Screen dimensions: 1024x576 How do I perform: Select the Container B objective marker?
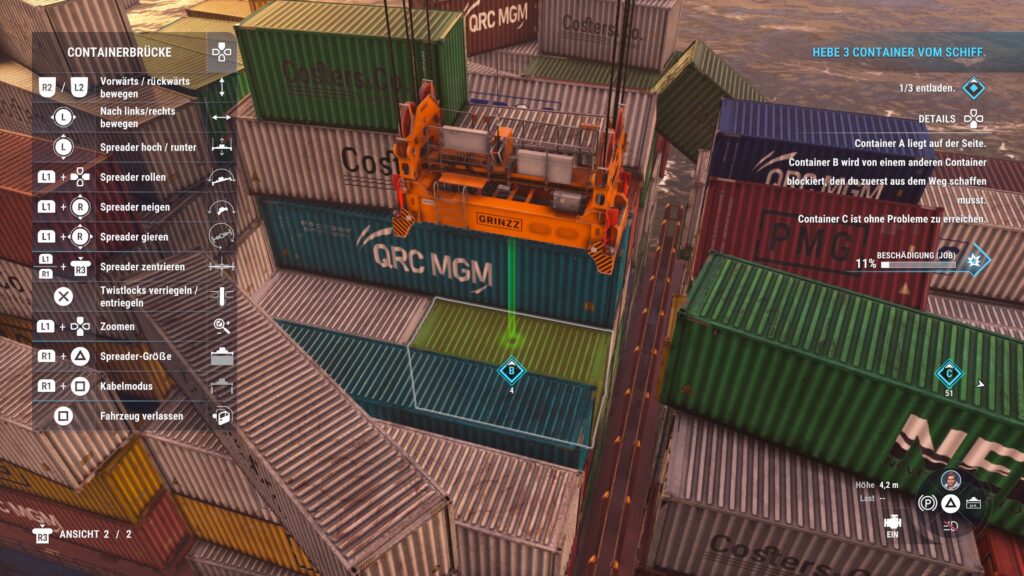(512, 369)
